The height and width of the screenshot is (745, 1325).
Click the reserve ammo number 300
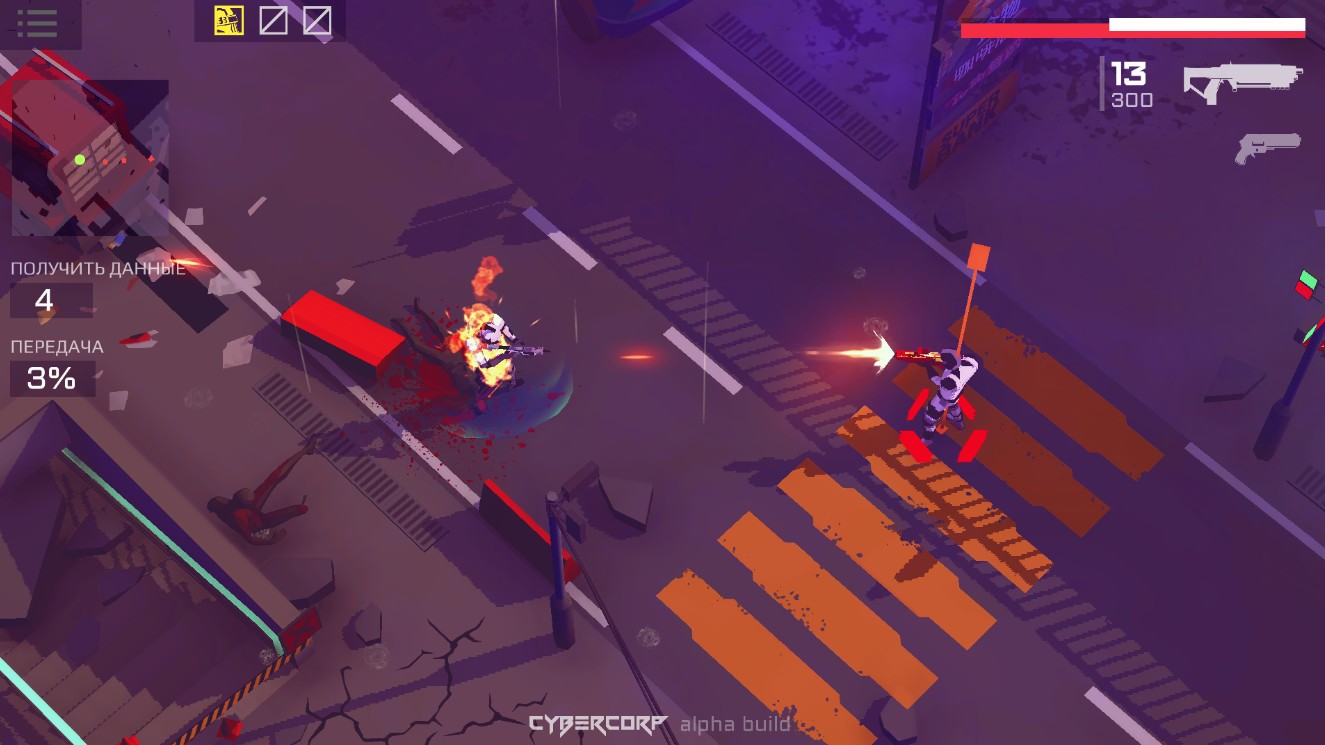tap(1128, 100)
